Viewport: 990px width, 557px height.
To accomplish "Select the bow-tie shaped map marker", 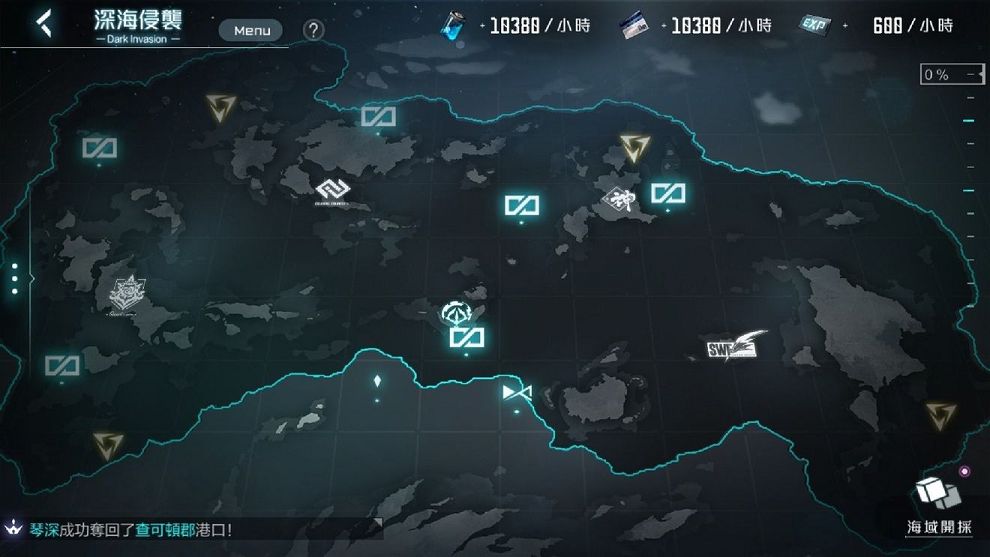I will pyautogui.click(x=517, y=391).
